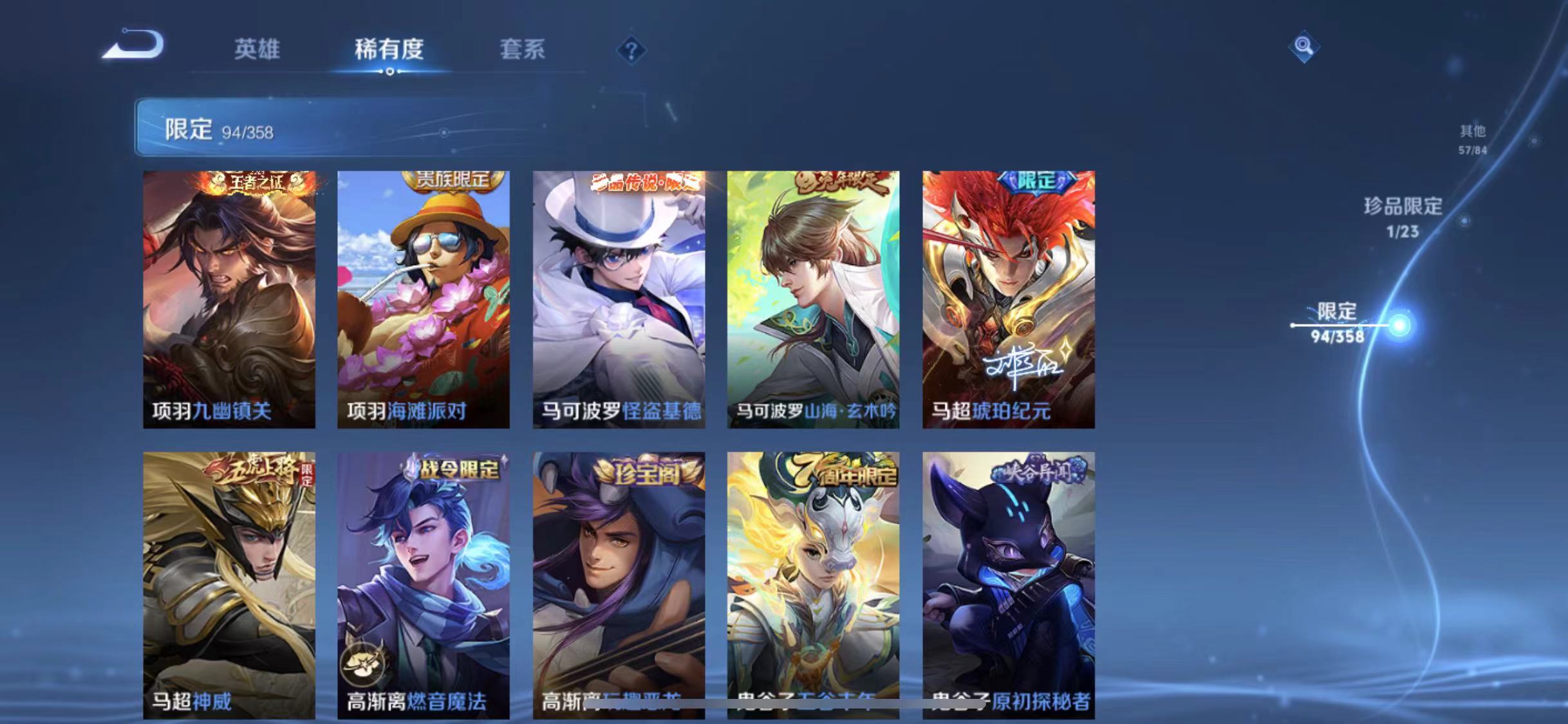This screenshot has width=1568, height=724.
Task: Click the back arrow to exit the gallery
Action: (x=133, y=43)
